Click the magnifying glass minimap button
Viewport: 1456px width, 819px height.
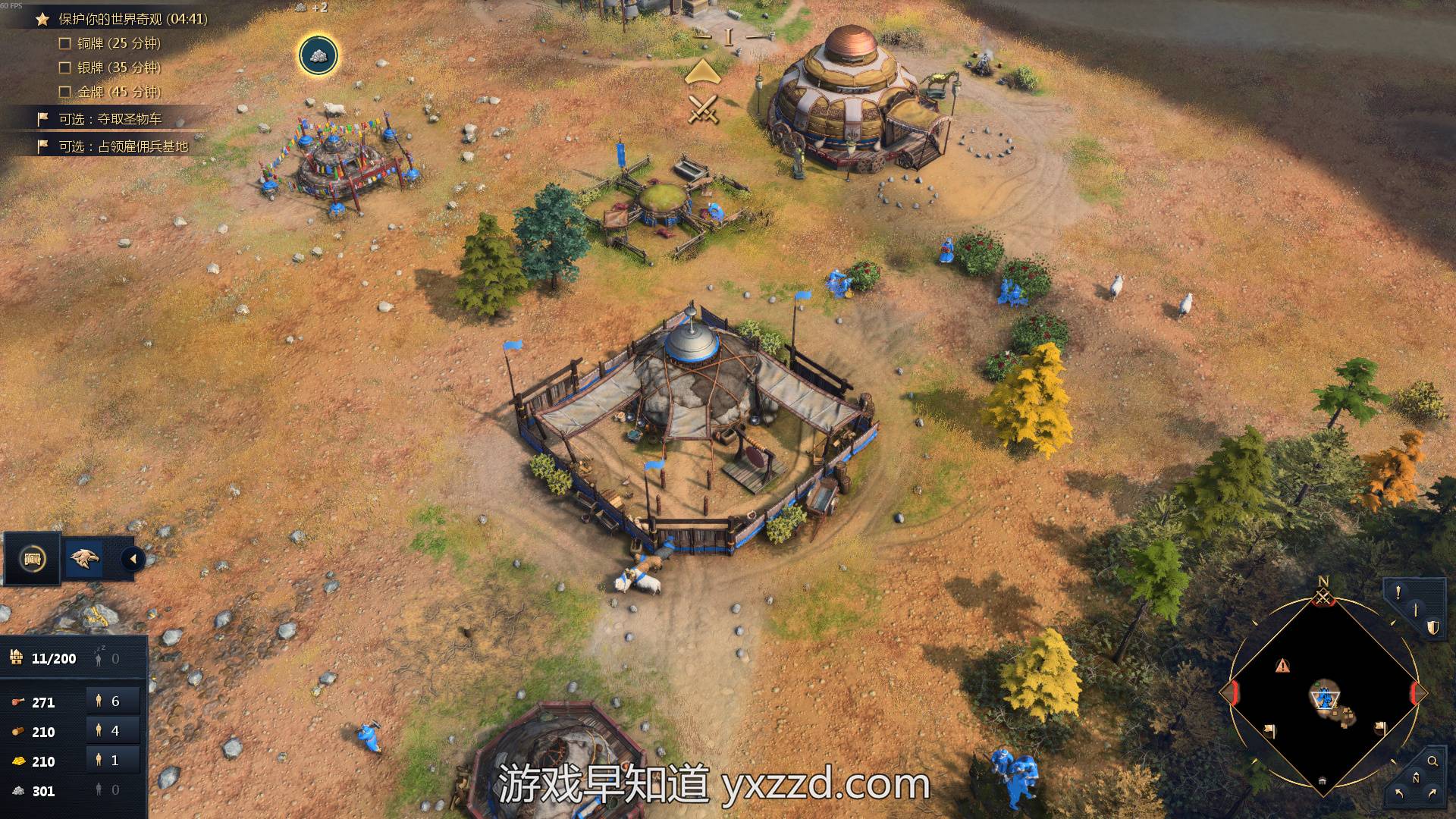tap(1432, 761)
